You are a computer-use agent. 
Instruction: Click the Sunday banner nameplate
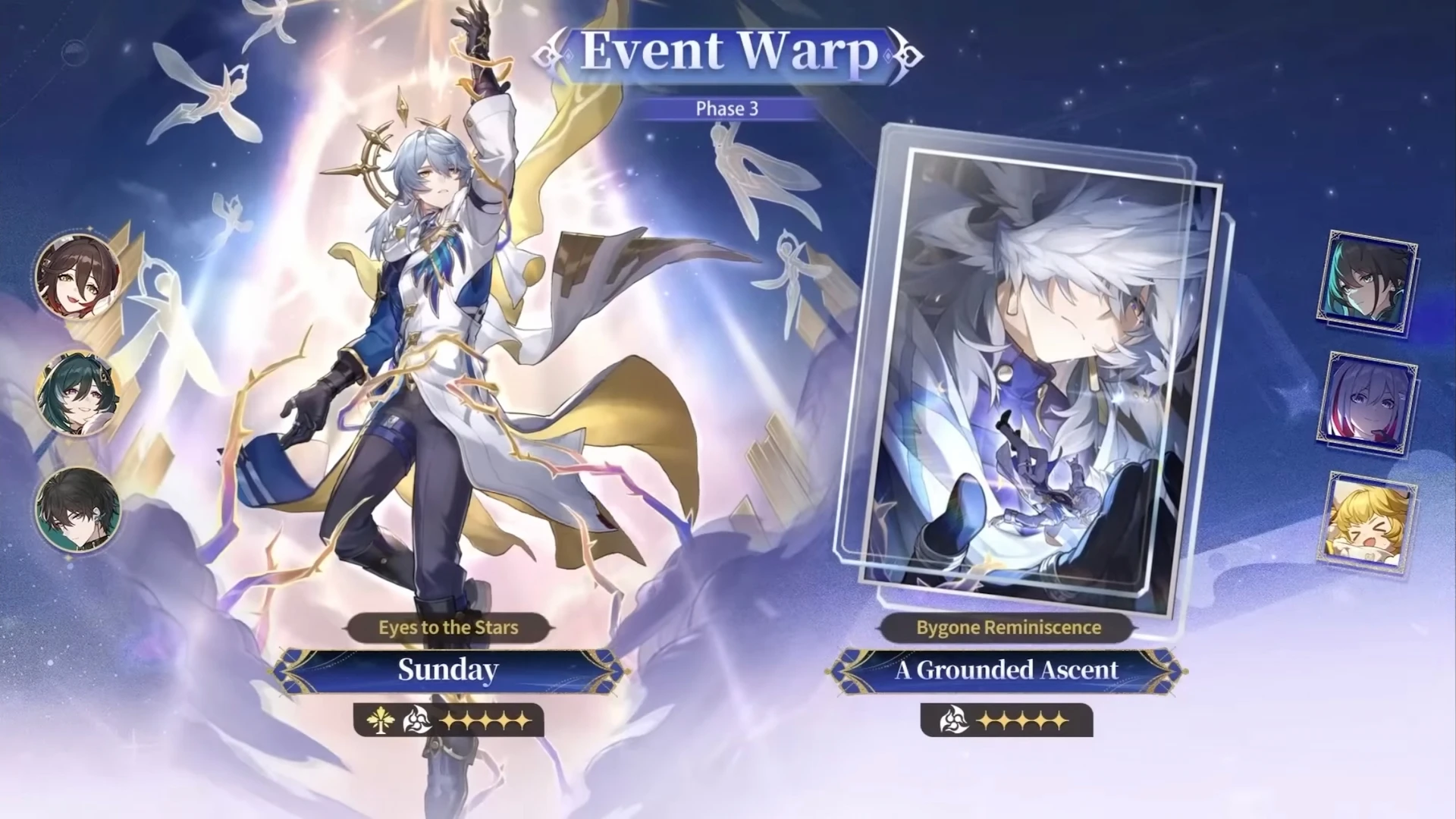(x=446, y=670)
